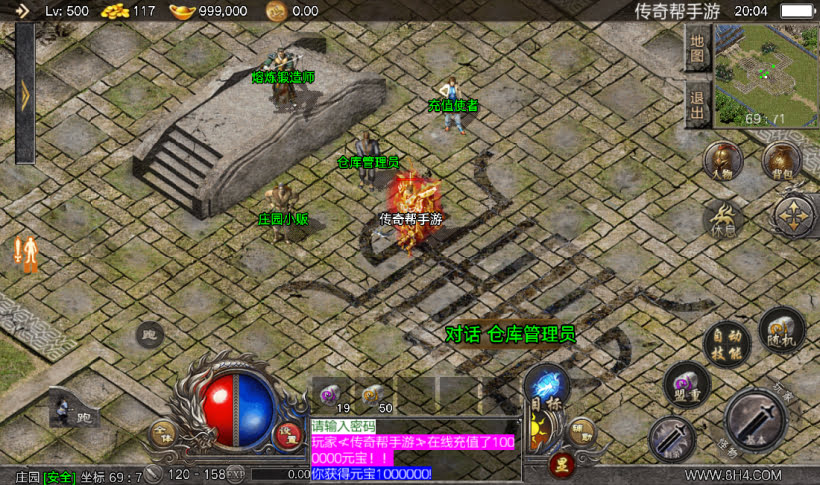Activate the flaming sword skill
This screenshot has width=820, height=485.
point(671,439)
